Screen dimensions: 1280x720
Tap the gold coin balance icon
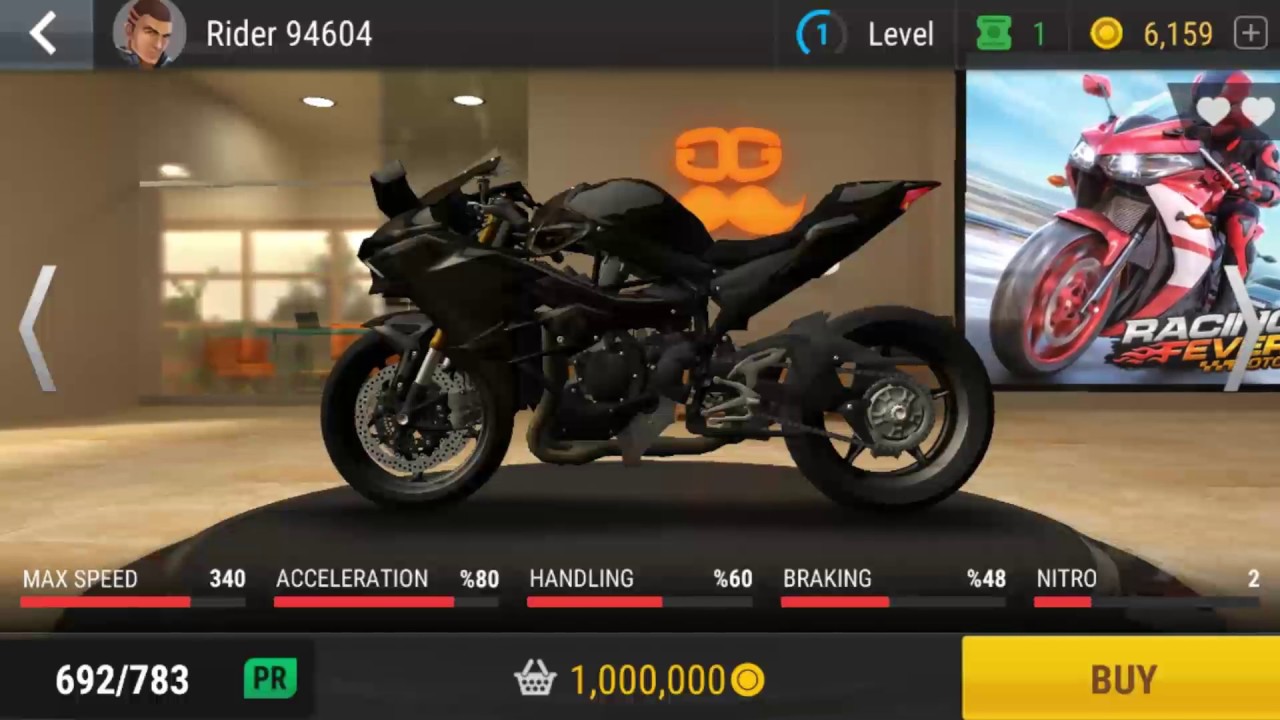1106,33
